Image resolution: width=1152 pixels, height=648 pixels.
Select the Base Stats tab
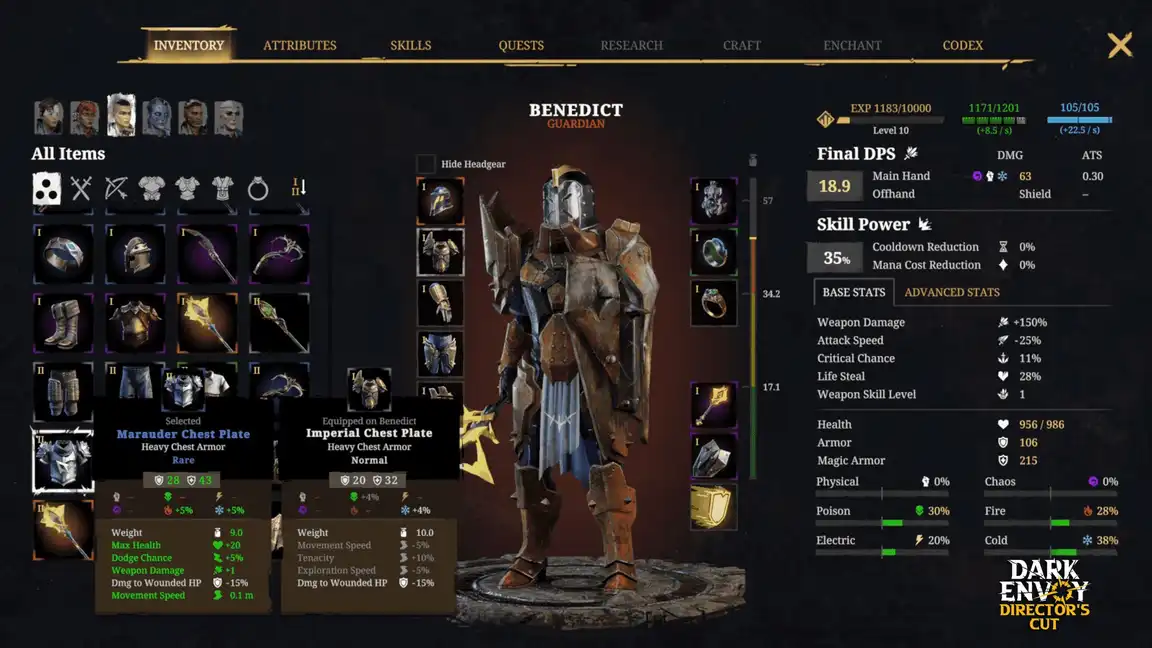tap(853, 292)
